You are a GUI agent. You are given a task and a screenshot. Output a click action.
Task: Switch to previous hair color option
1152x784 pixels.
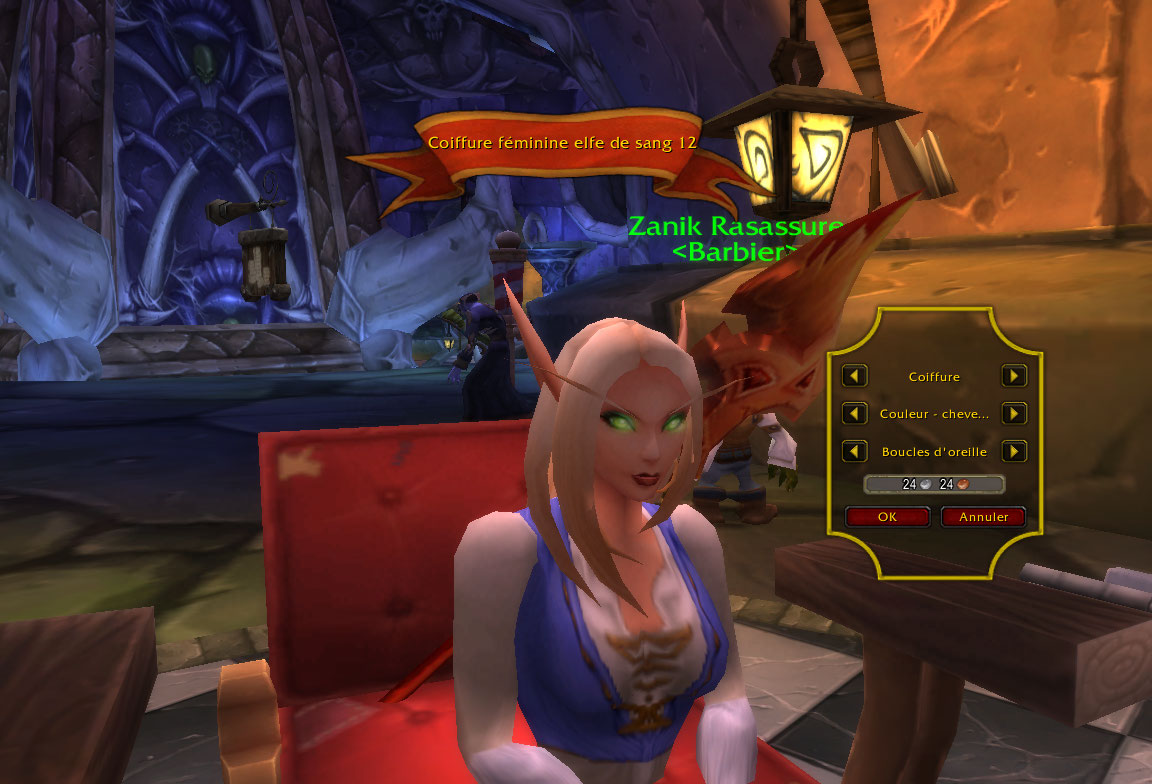(x=854, y=413)
